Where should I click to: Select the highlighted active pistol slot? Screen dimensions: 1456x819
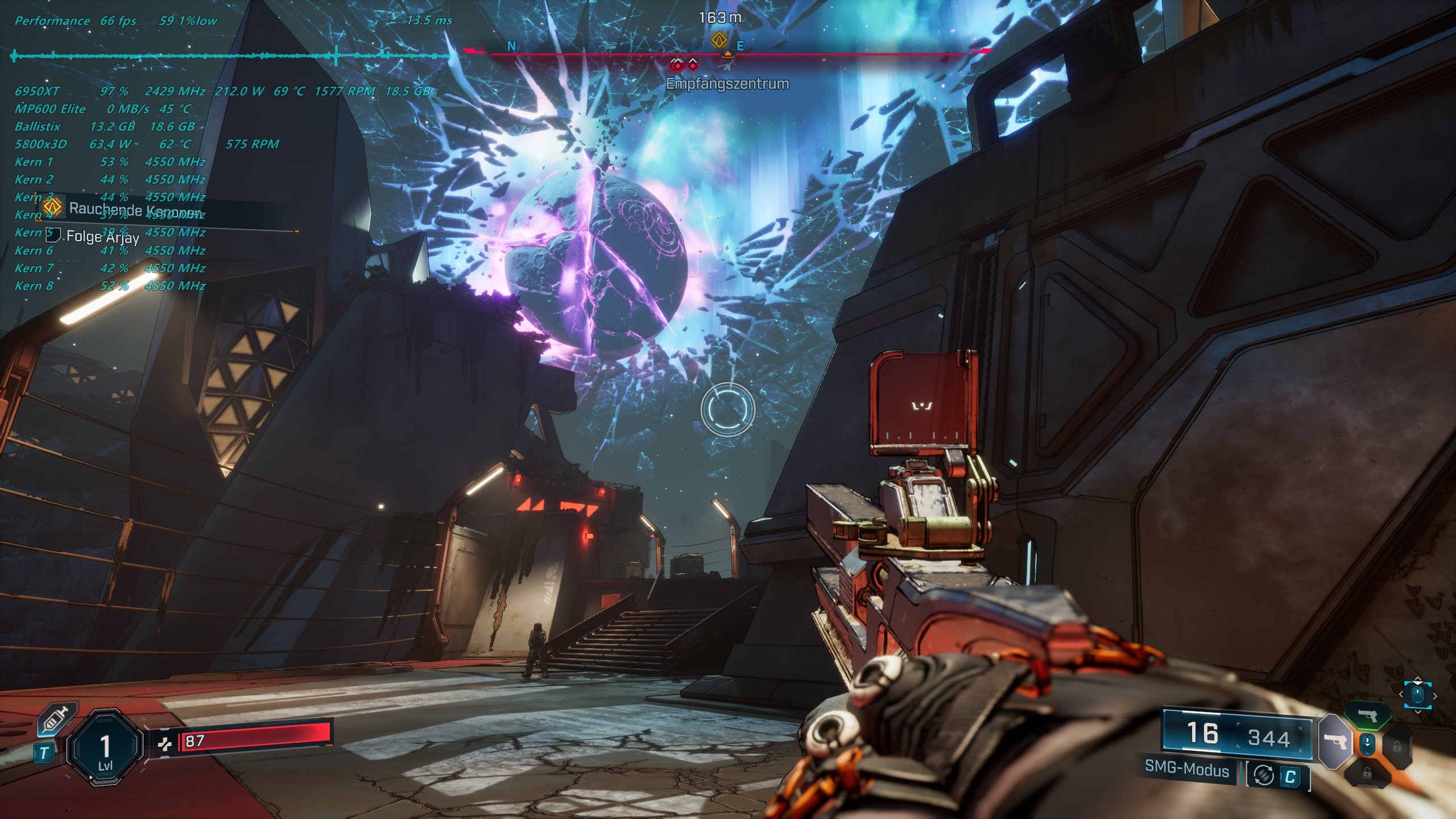(x=1334, y=742)
